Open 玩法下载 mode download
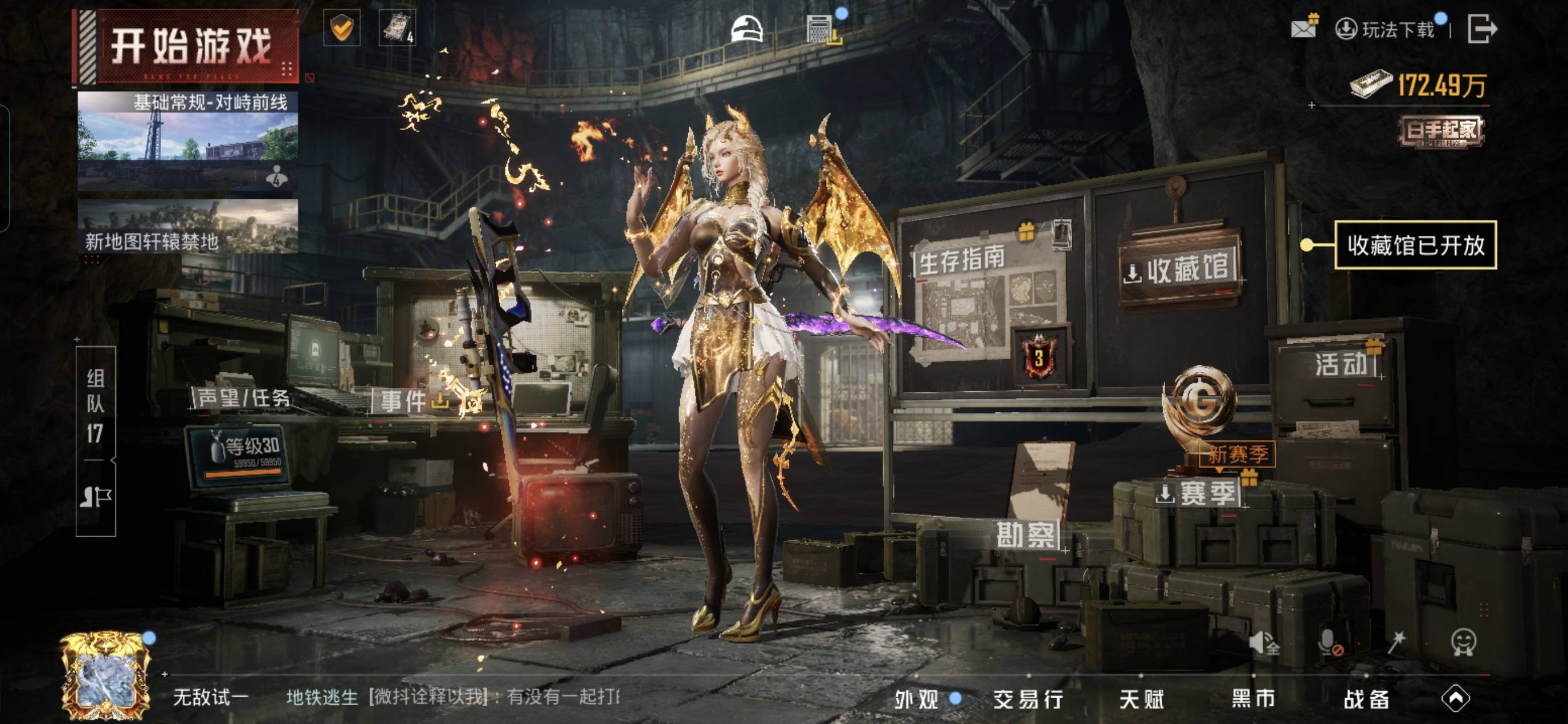1568x724 pixels. click(1386, 29)
